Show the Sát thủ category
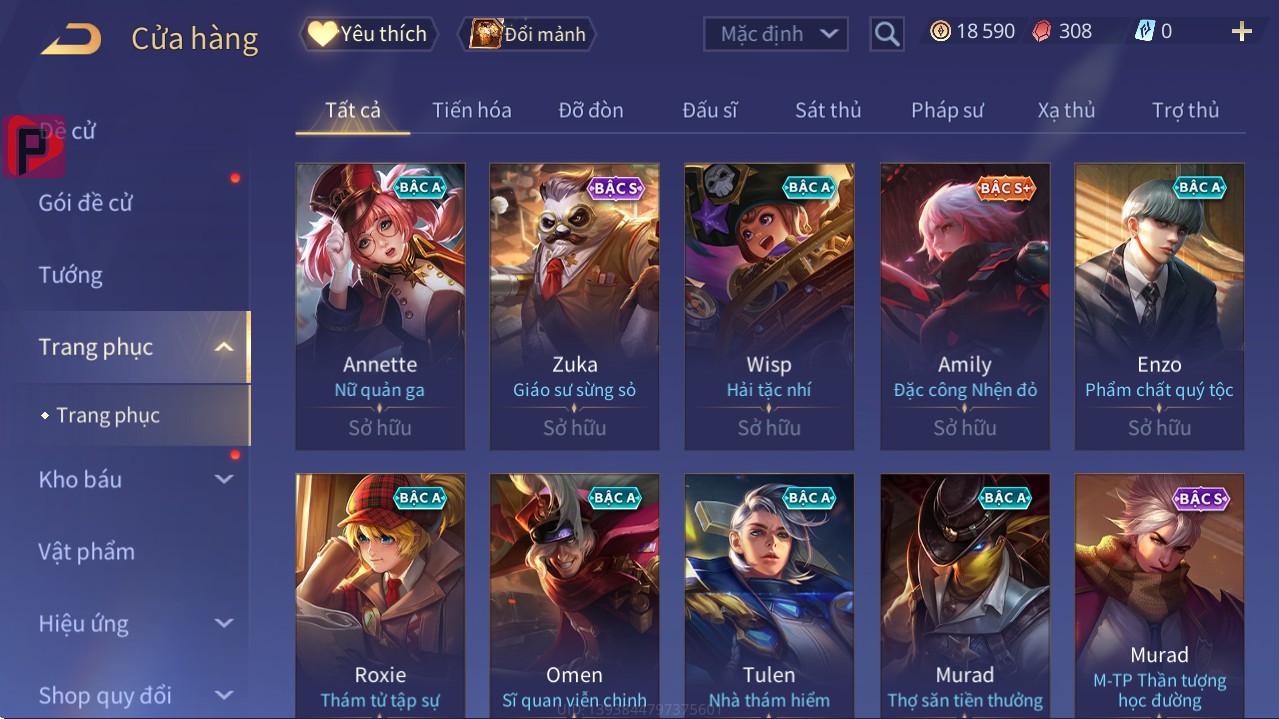The width and height of the screenshot is (1279, 719). pos(828,110)
